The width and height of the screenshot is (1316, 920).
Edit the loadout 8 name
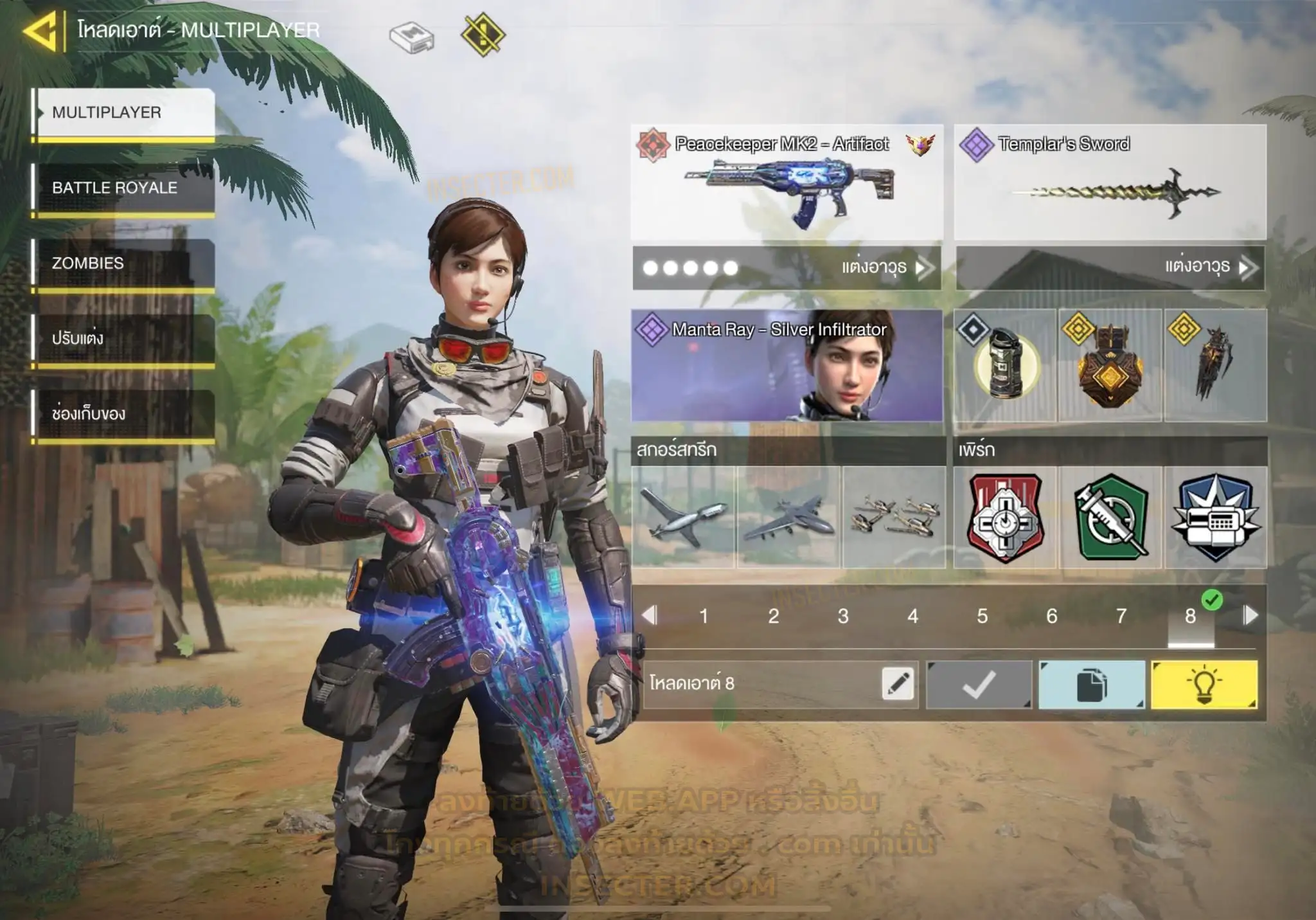click(x=898, y=683)
